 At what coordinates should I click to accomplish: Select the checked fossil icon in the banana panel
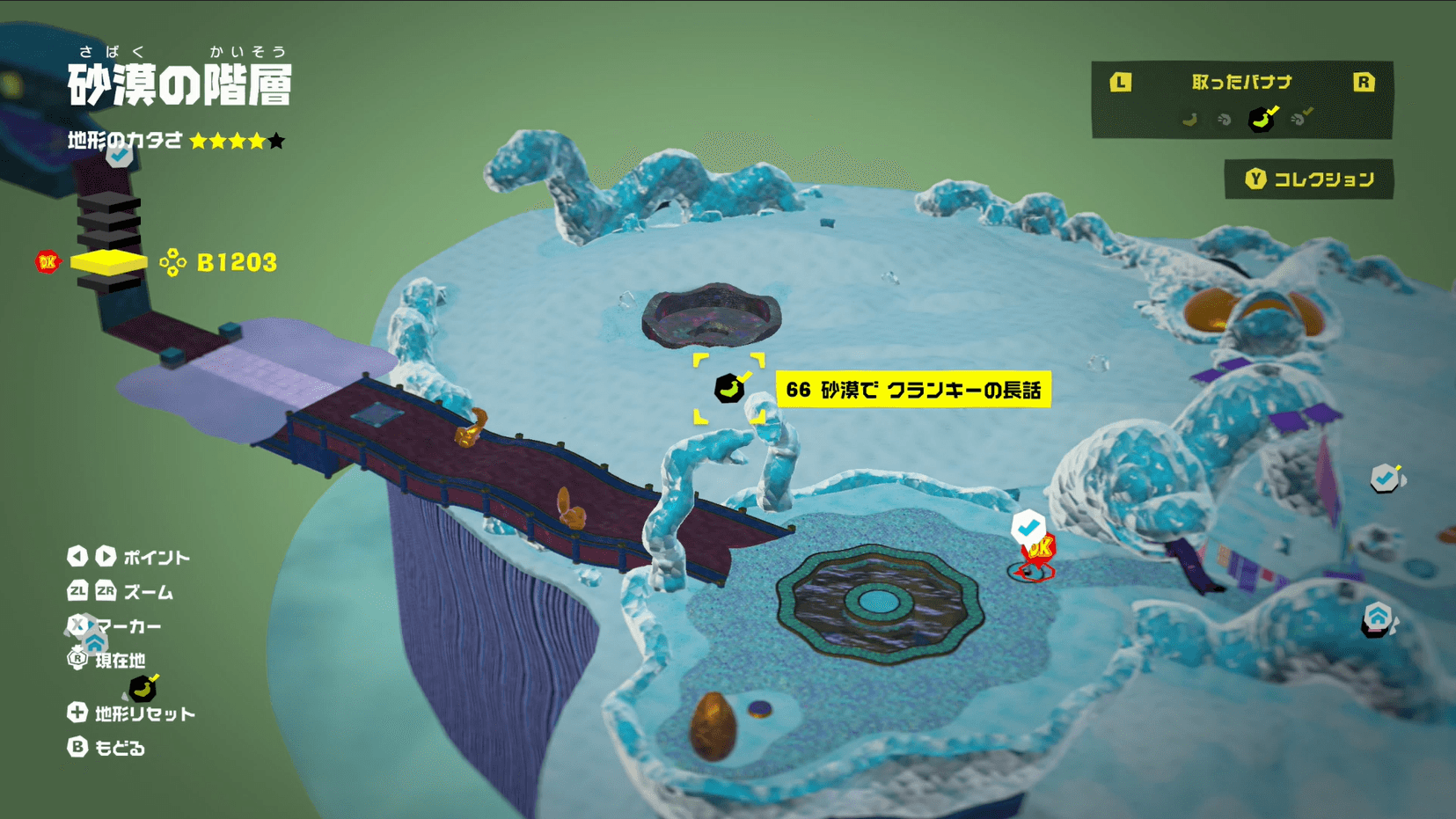[1299, 119]
